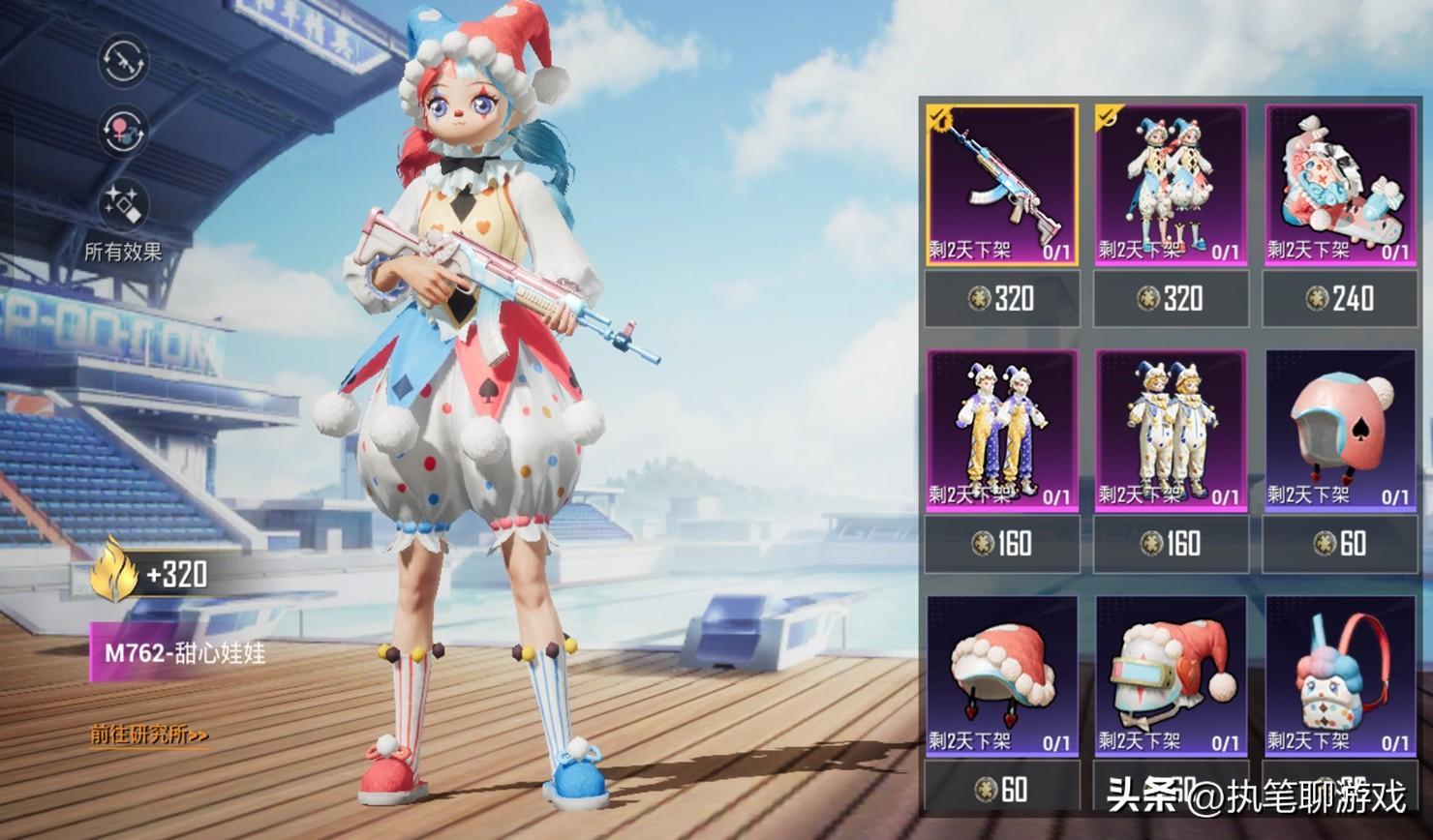Buy the rifle skin for 320
Image resolution: width=1433 pixels, height=840 pixels.
1002,298
